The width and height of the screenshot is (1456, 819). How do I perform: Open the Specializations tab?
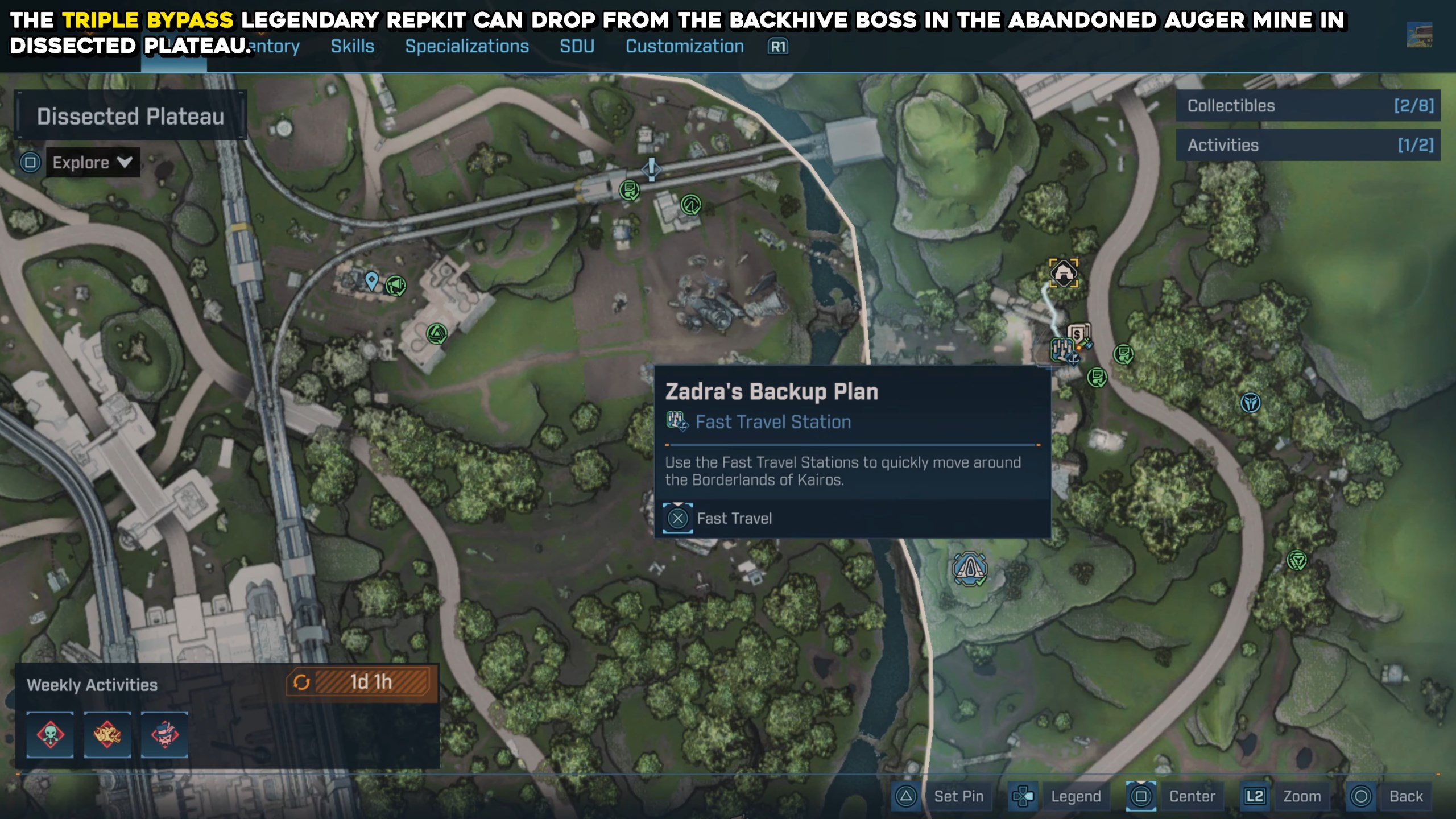coord(466,46)
